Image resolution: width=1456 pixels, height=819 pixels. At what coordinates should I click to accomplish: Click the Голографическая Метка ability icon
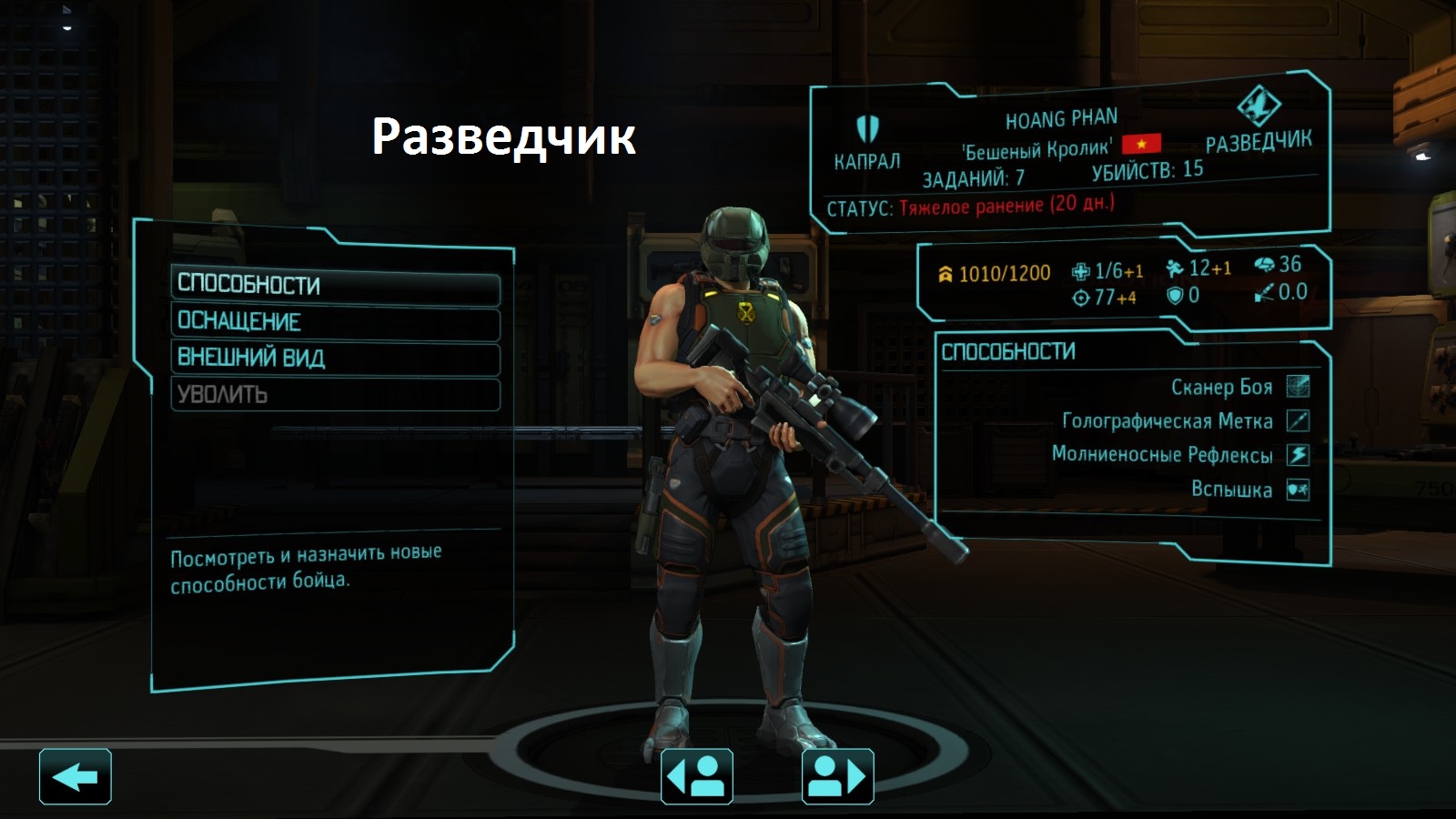[x=1298, y=420]
